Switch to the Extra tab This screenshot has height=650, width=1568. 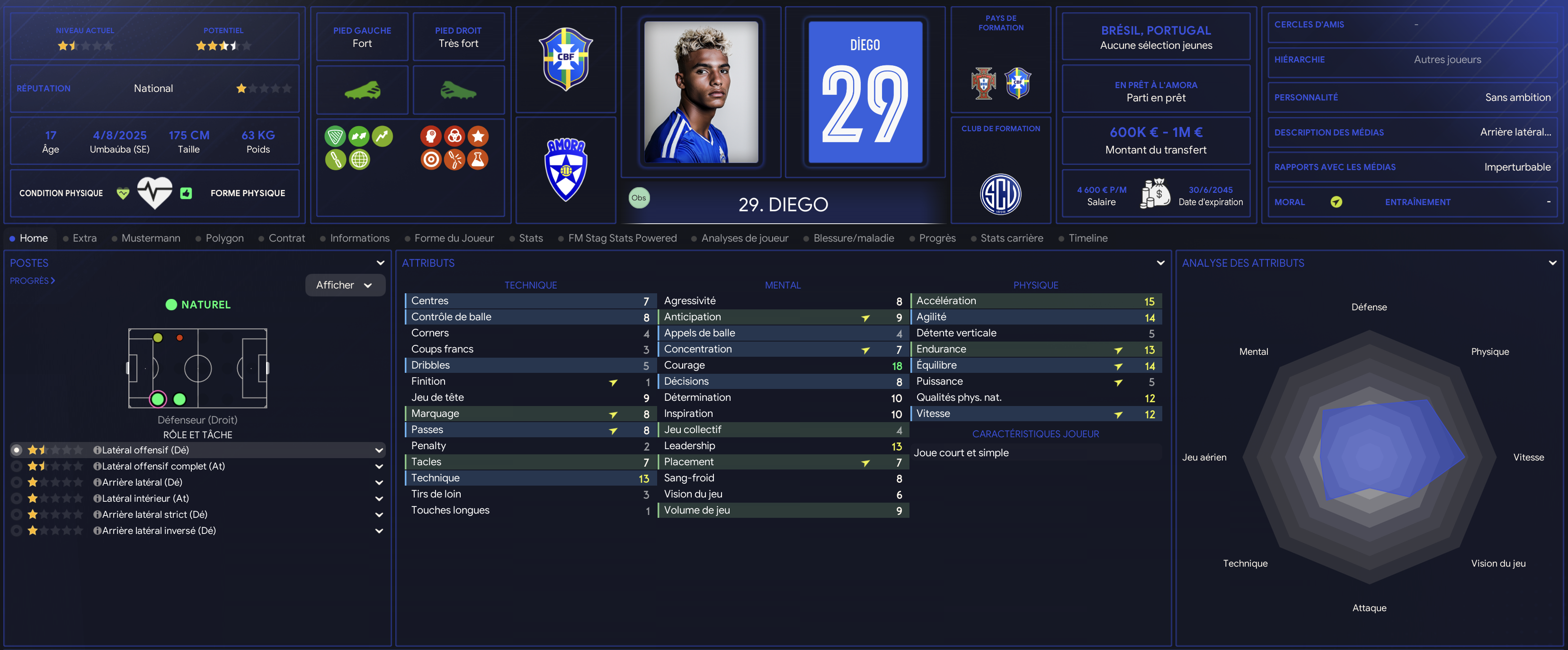[84, 238]
